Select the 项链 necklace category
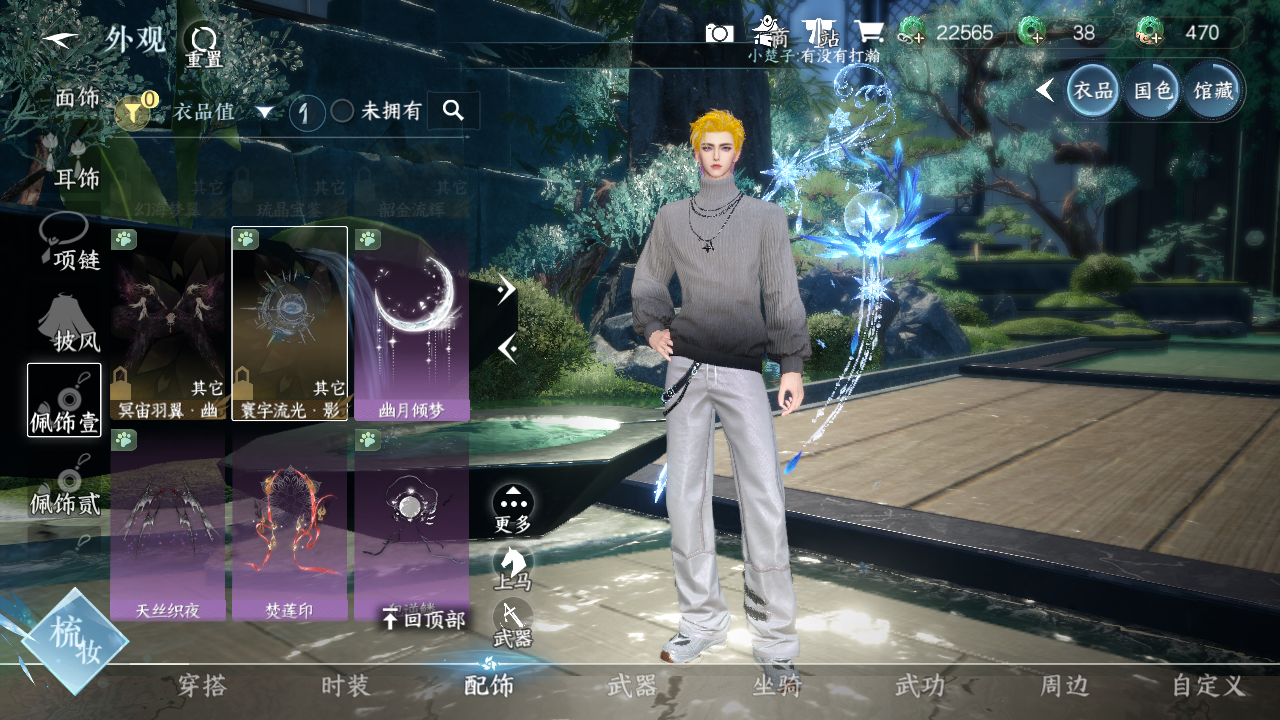1280x720 pixels. point(70,245)
